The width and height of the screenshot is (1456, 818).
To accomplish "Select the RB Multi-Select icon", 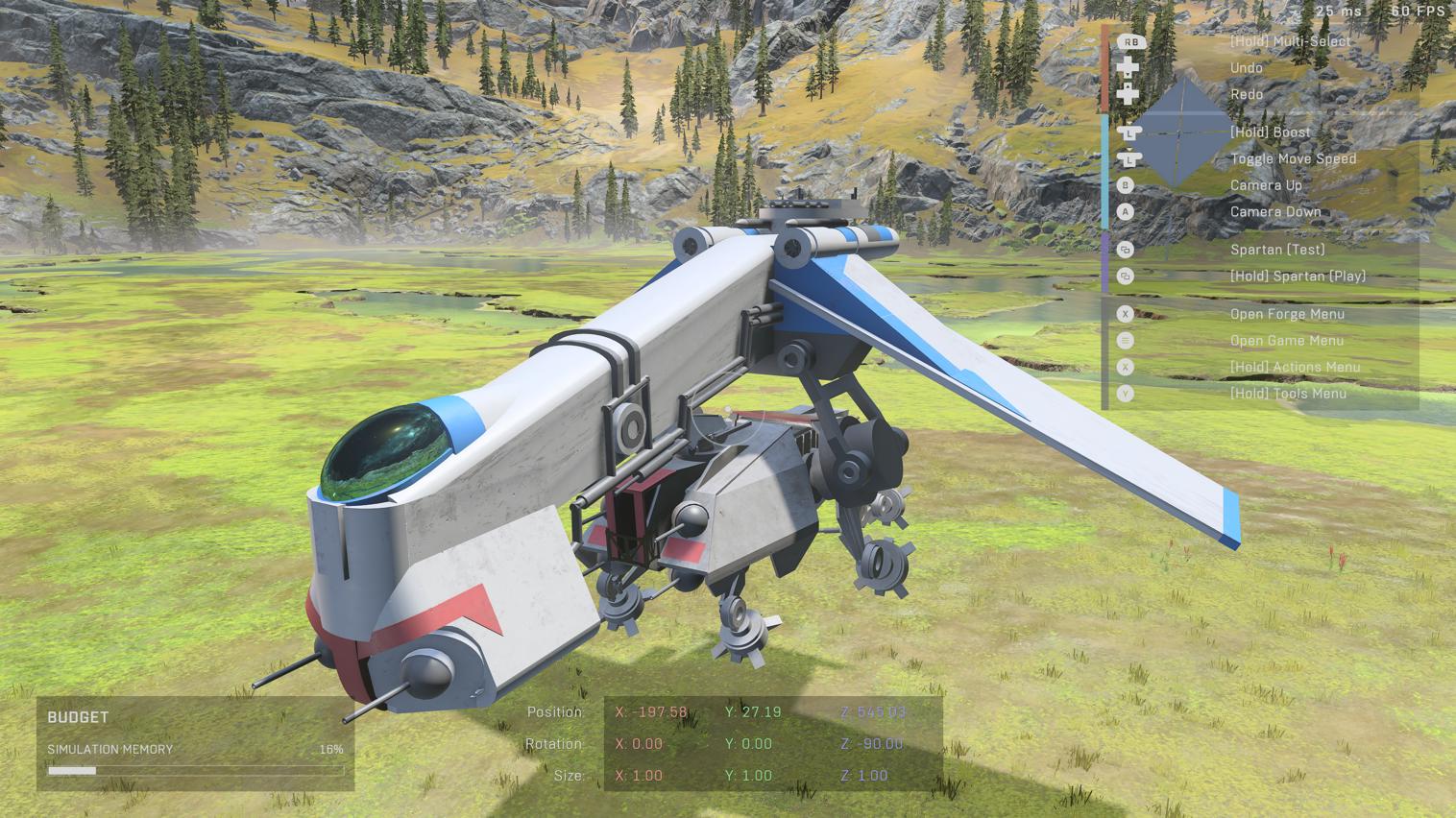I will click(x=1129, y=41).
